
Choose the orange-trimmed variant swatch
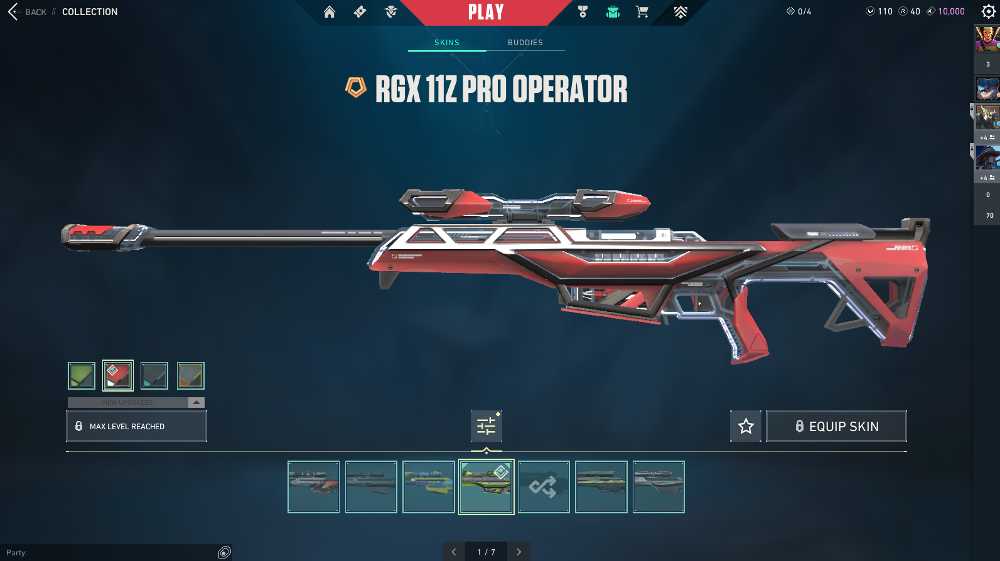191,376
